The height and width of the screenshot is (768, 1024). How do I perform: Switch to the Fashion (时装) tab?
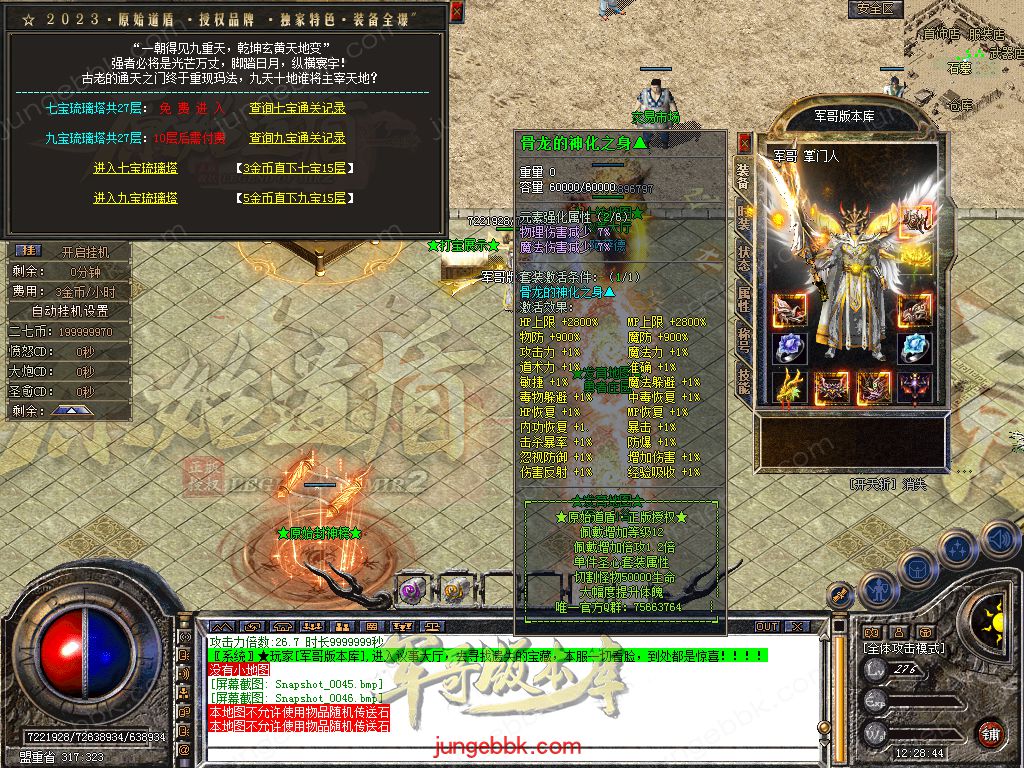point(744,214)
